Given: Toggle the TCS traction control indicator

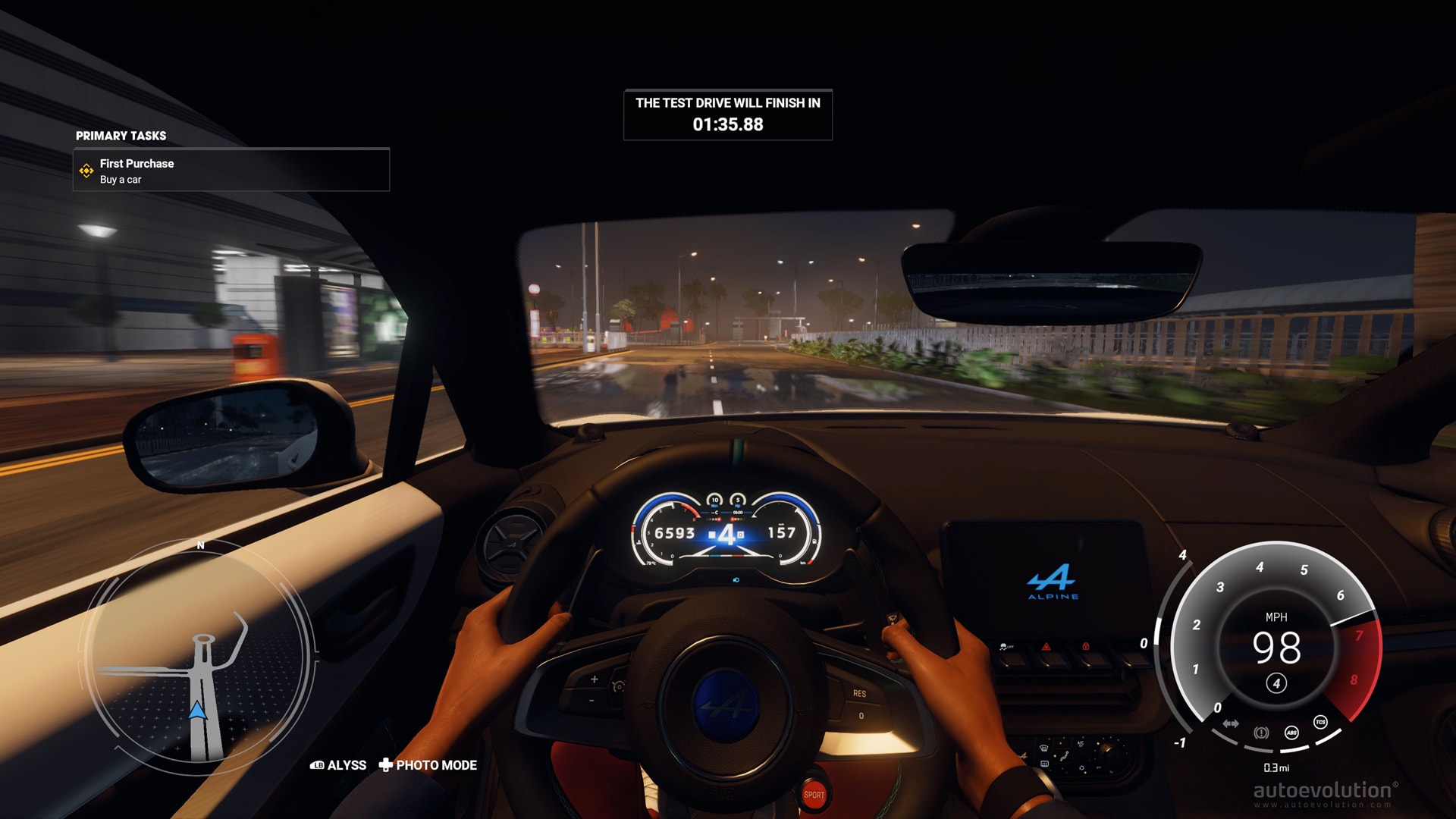Looking at the screenshot, I should click(1320, 722).
